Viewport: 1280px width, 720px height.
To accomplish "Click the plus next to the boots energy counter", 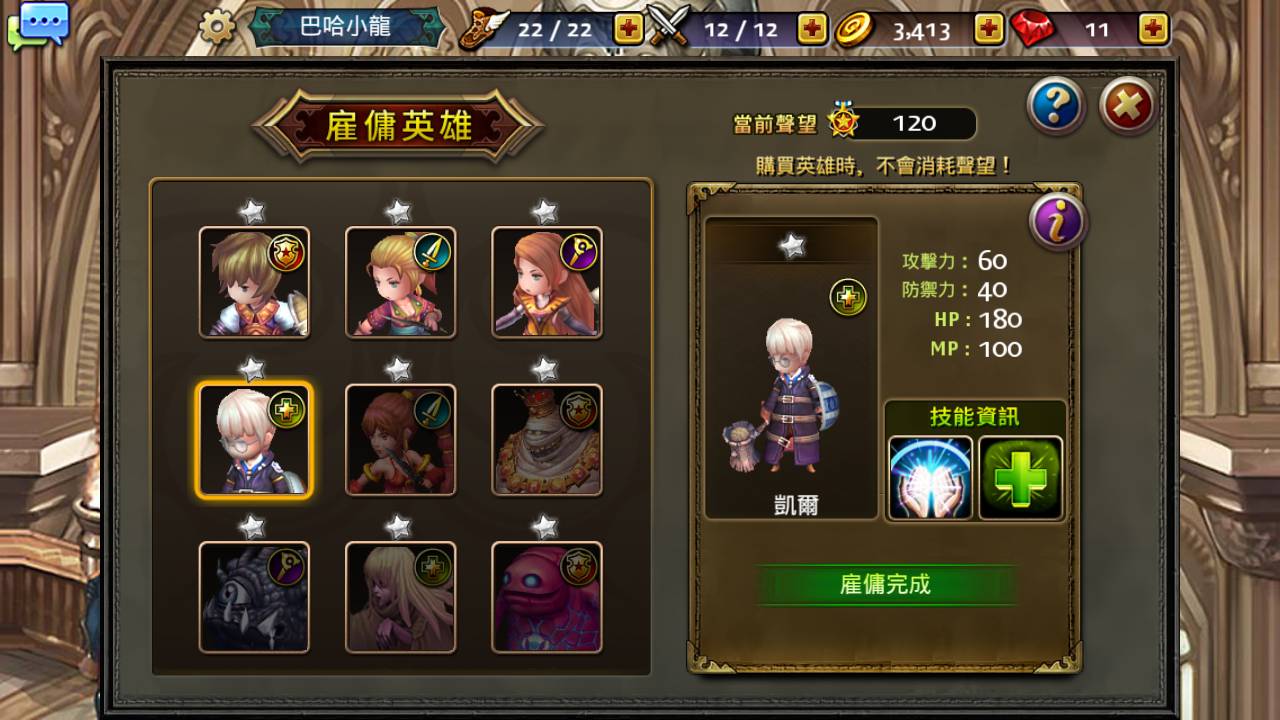I will 627,30.
